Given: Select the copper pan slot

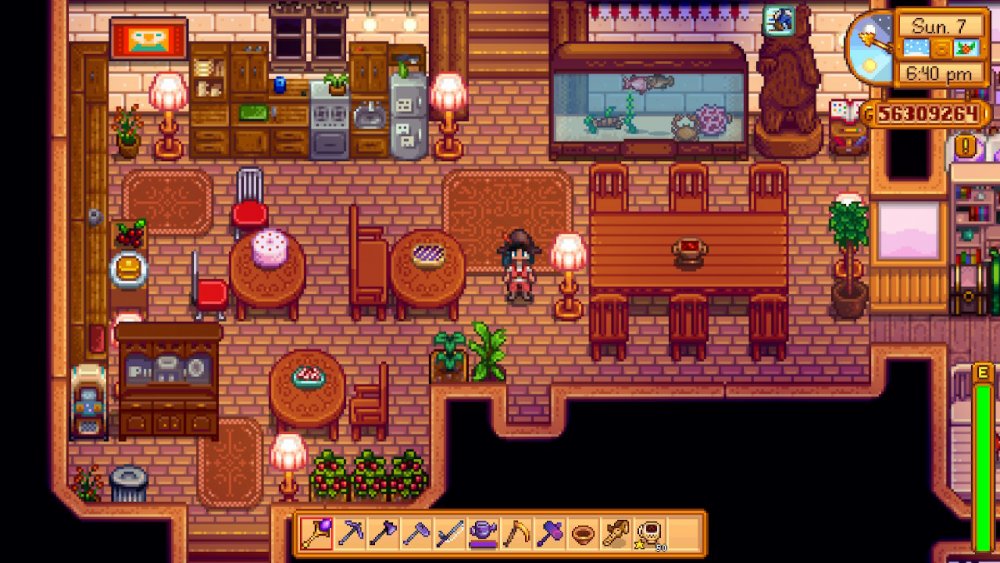Looking at the screenshot, I should pos(581,534).
